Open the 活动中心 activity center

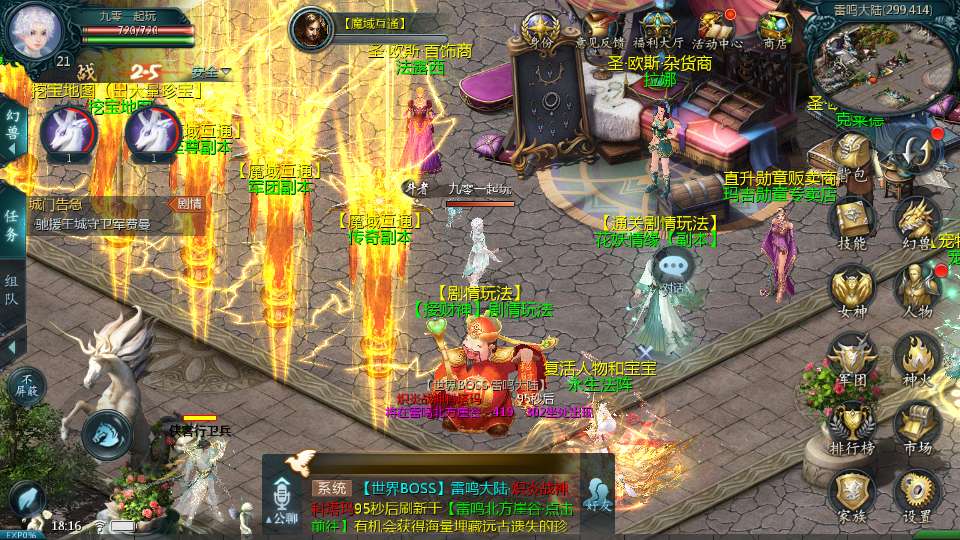pyautogui.click(x=717, y=28)
